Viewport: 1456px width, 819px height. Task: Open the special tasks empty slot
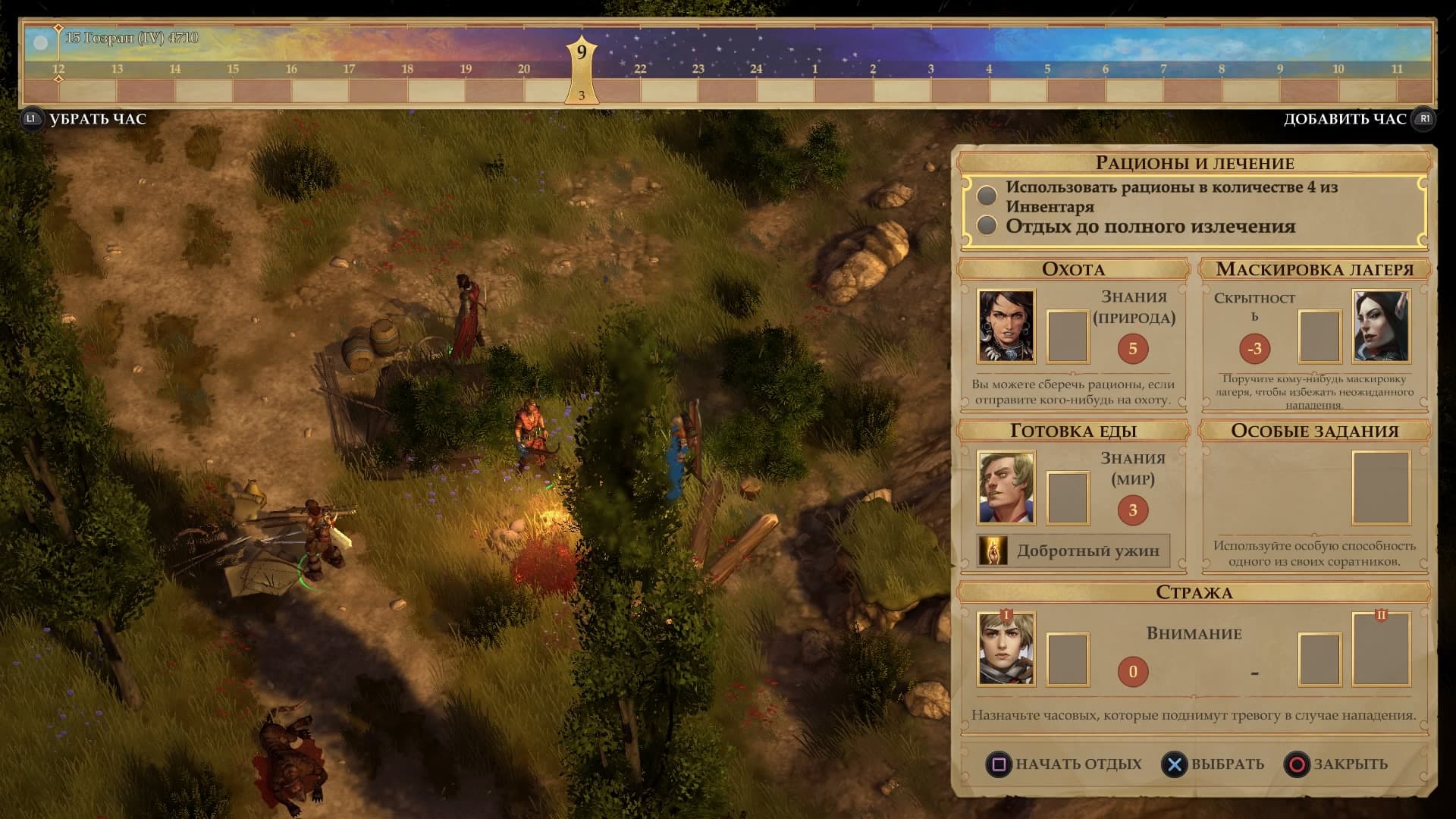[x=1381, y=488]
